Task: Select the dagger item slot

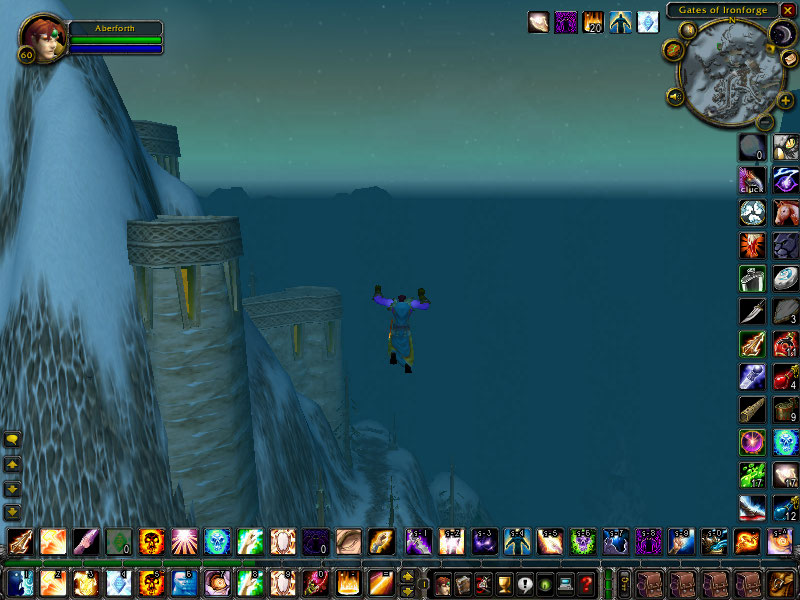Action: click(x=753, y=311)
